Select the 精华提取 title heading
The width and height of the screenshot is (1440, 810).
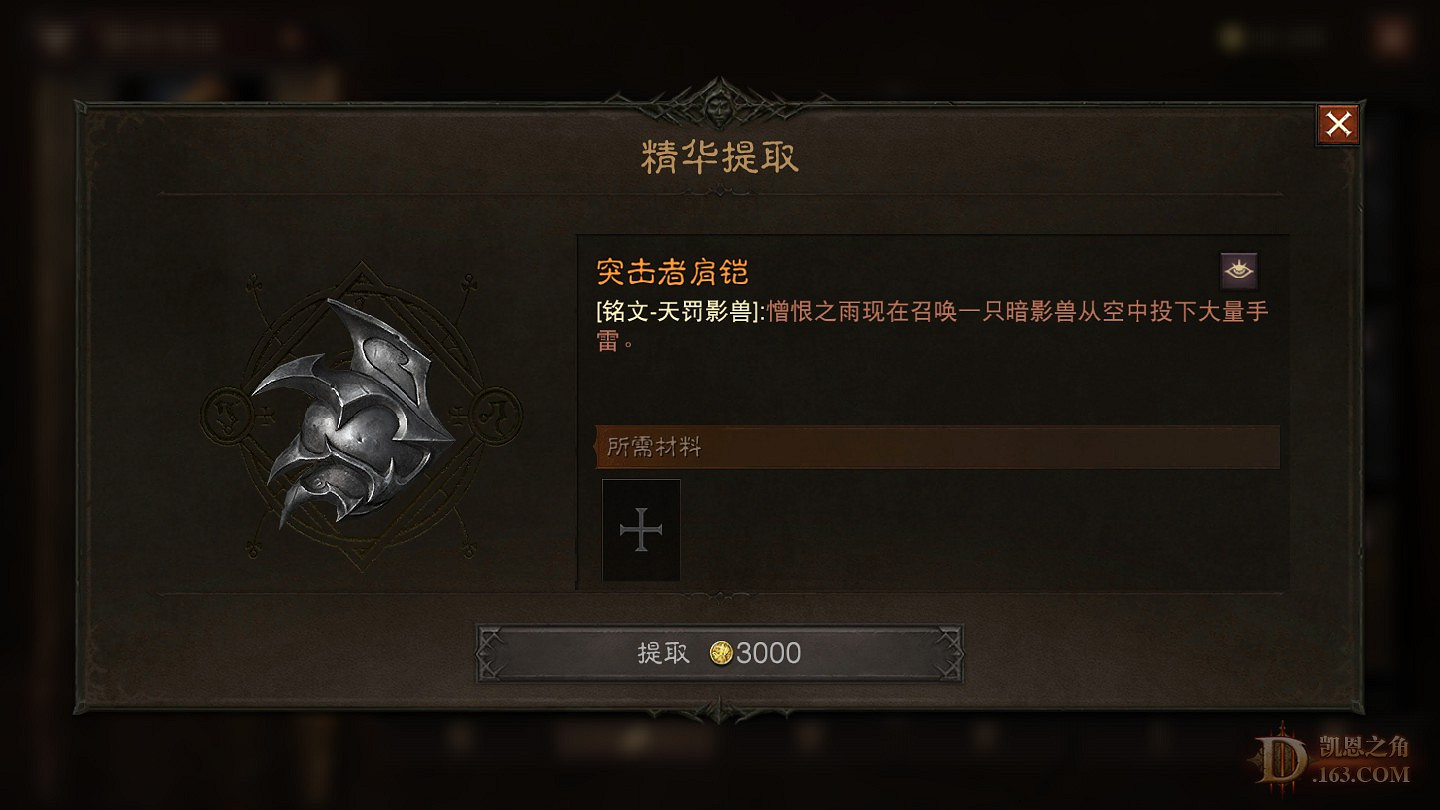pyautogui.click(x=718, y=158)
